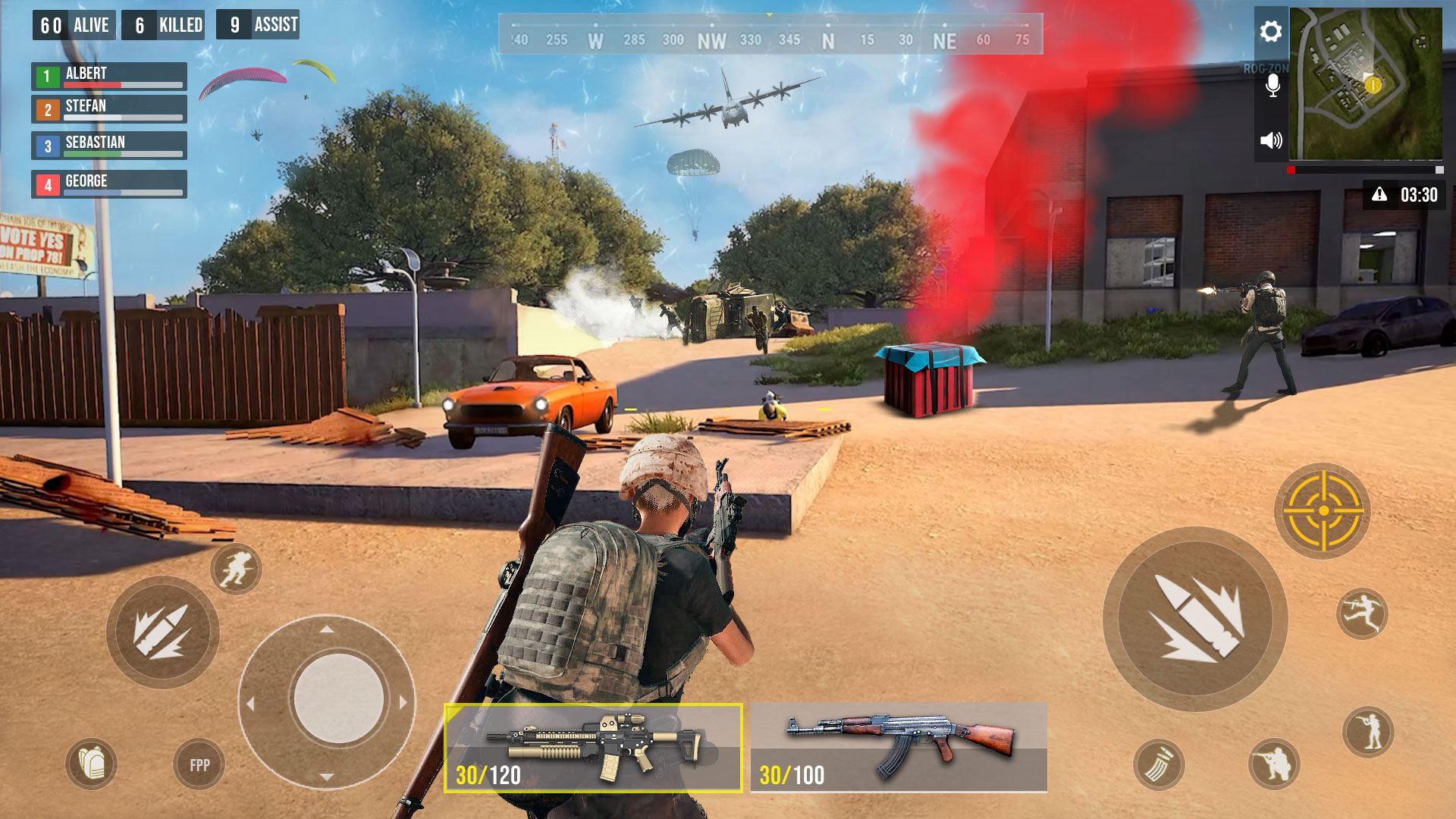
Task: Tap the movement joystick center knob
Action: (x=338, y=699)
